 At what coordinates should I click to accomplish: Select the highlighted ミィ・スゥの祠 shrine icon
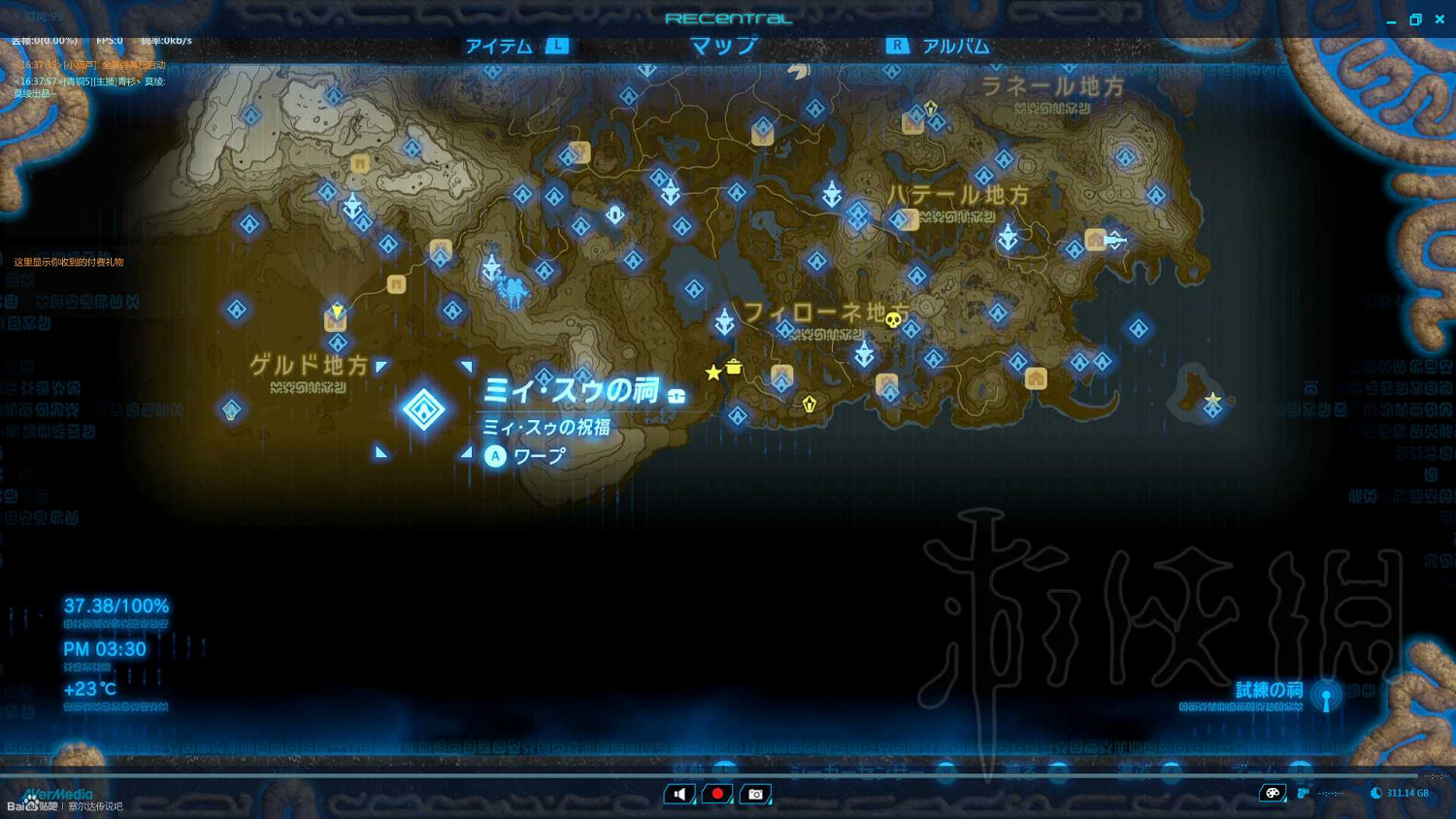click(x=424, y=408)
